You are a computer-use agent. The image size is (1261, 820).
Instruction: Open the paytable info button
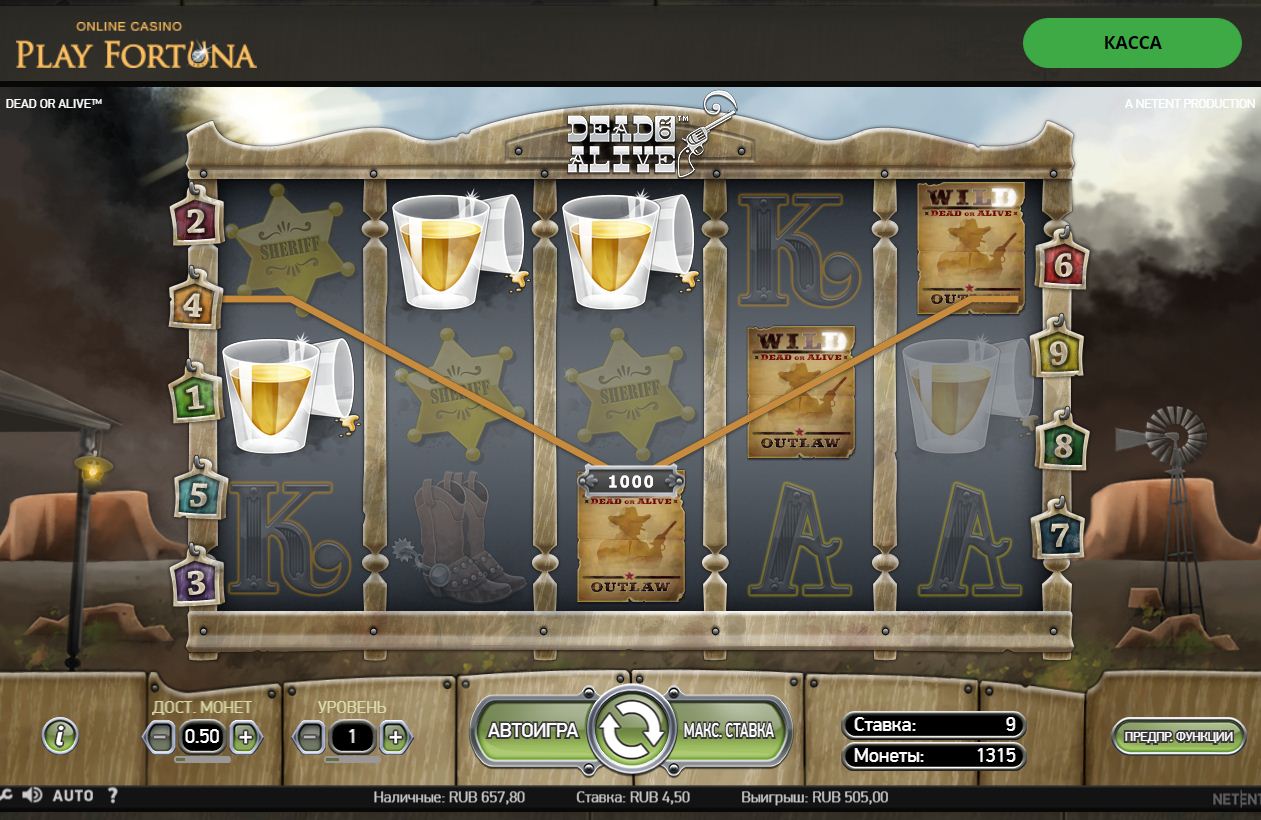tap(60, 736)
